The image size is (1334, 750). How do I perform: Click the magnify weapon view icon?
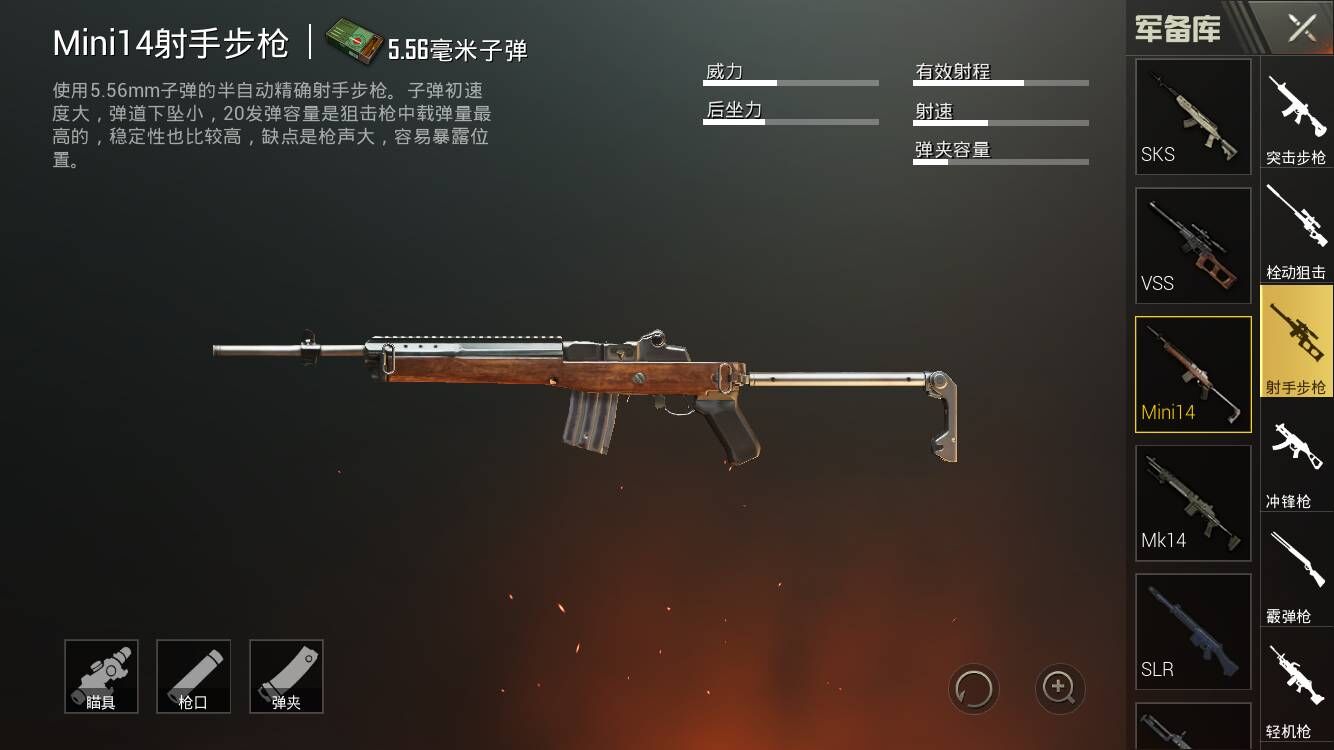(1058, 690)
